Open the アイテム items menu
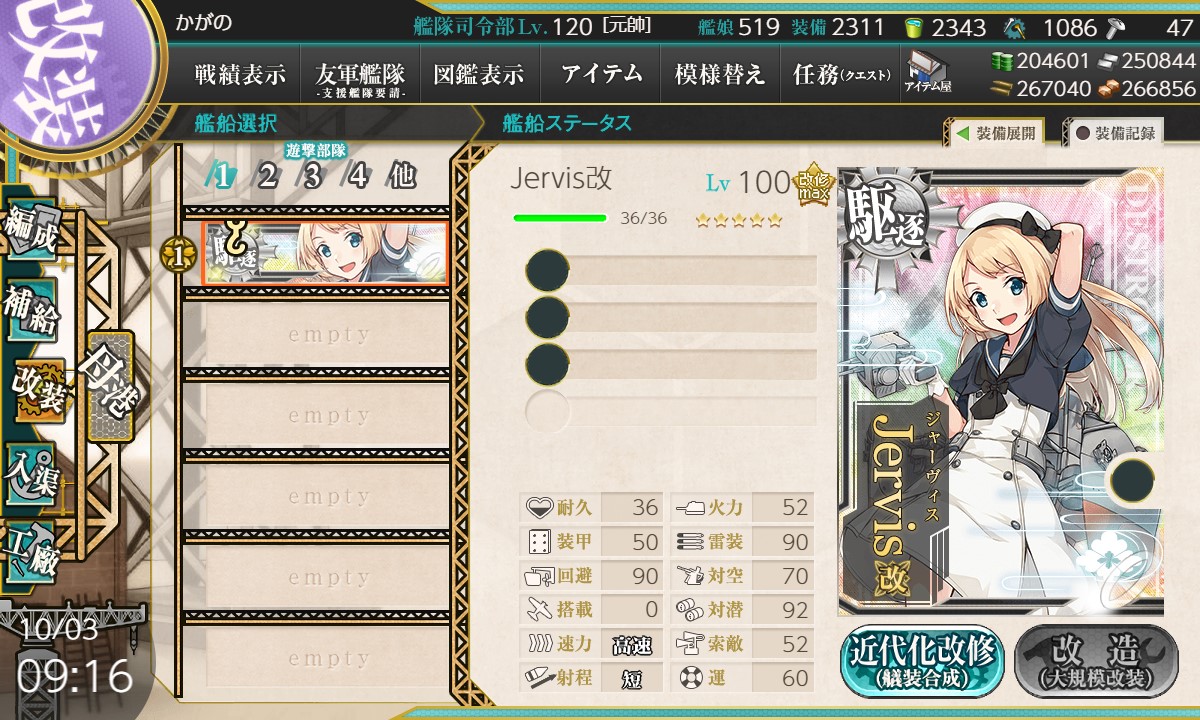 pos(601,74)
